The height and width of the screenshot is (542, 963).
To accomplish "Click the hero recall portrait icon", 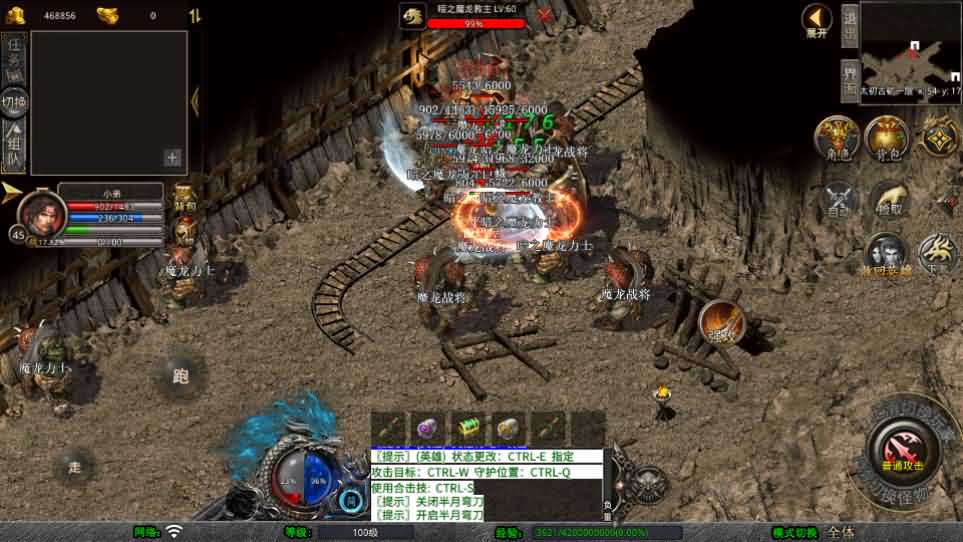I will [x=886, y=254].
